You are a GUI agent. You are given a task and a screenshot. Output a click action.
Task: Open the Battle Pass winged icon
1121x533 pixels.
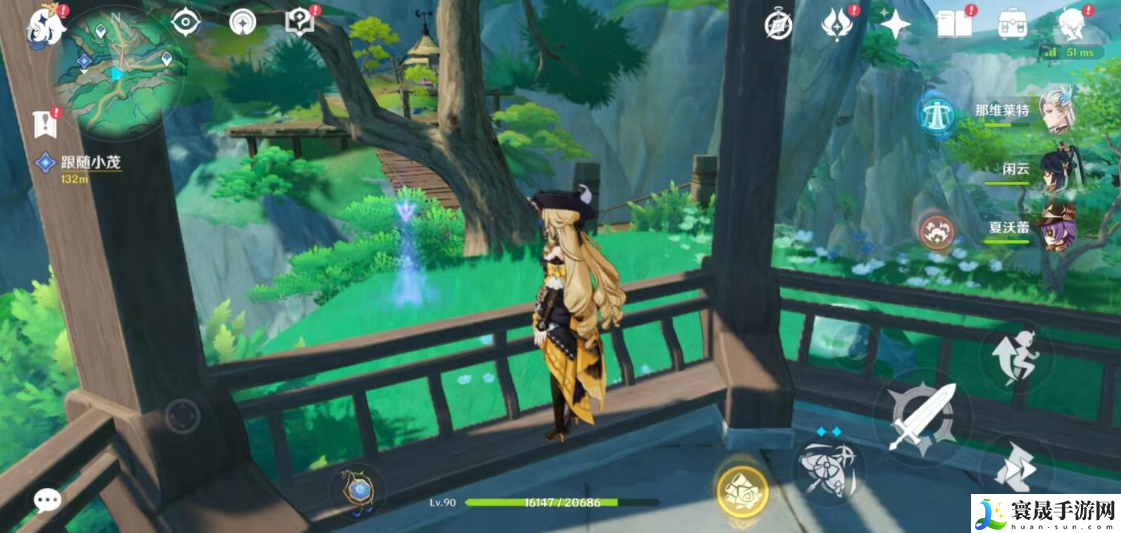click(835, 24)
